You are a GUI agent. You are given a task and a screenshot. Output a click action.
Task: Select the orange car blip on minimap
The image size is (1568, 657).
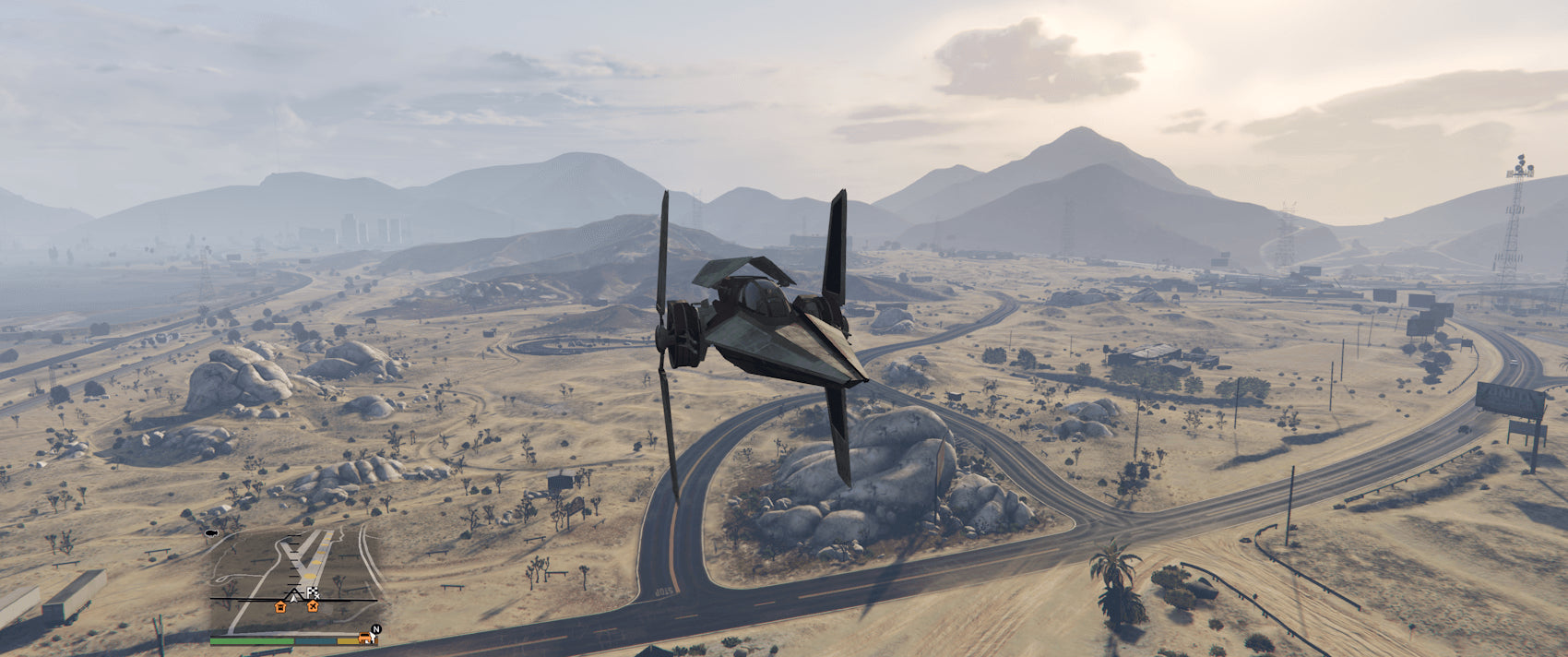365,638
